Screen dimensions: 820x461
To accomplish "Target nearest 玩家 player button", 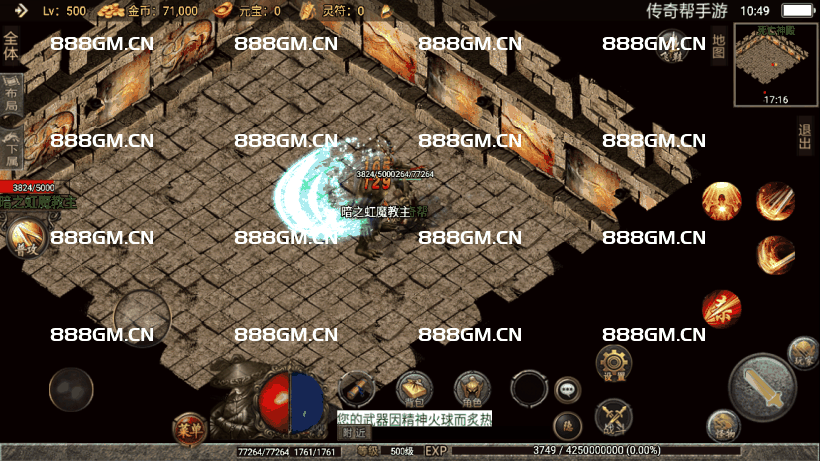I will click(x=802, y=351).
